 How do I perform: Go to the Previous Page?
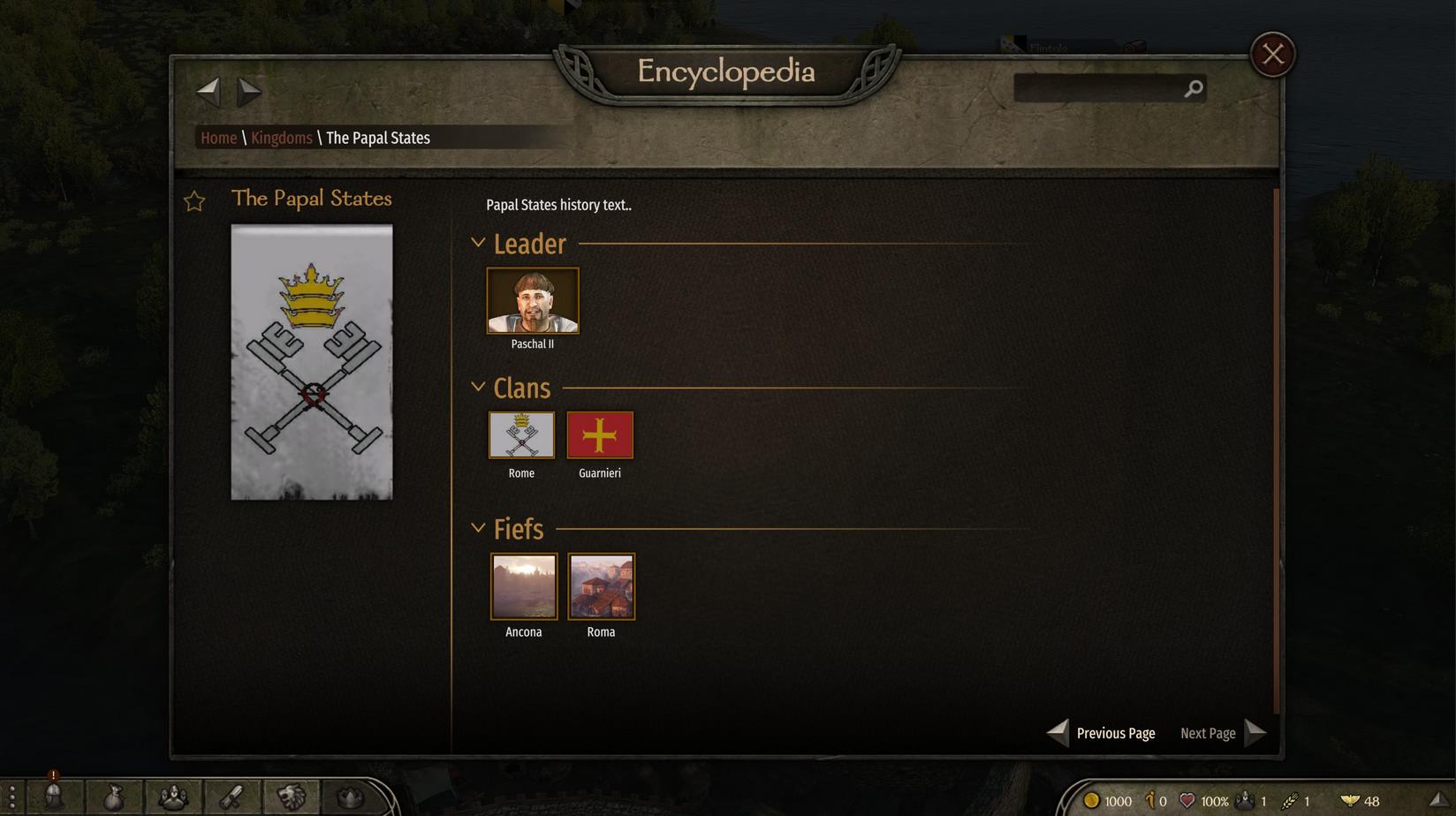point(1102,733)
